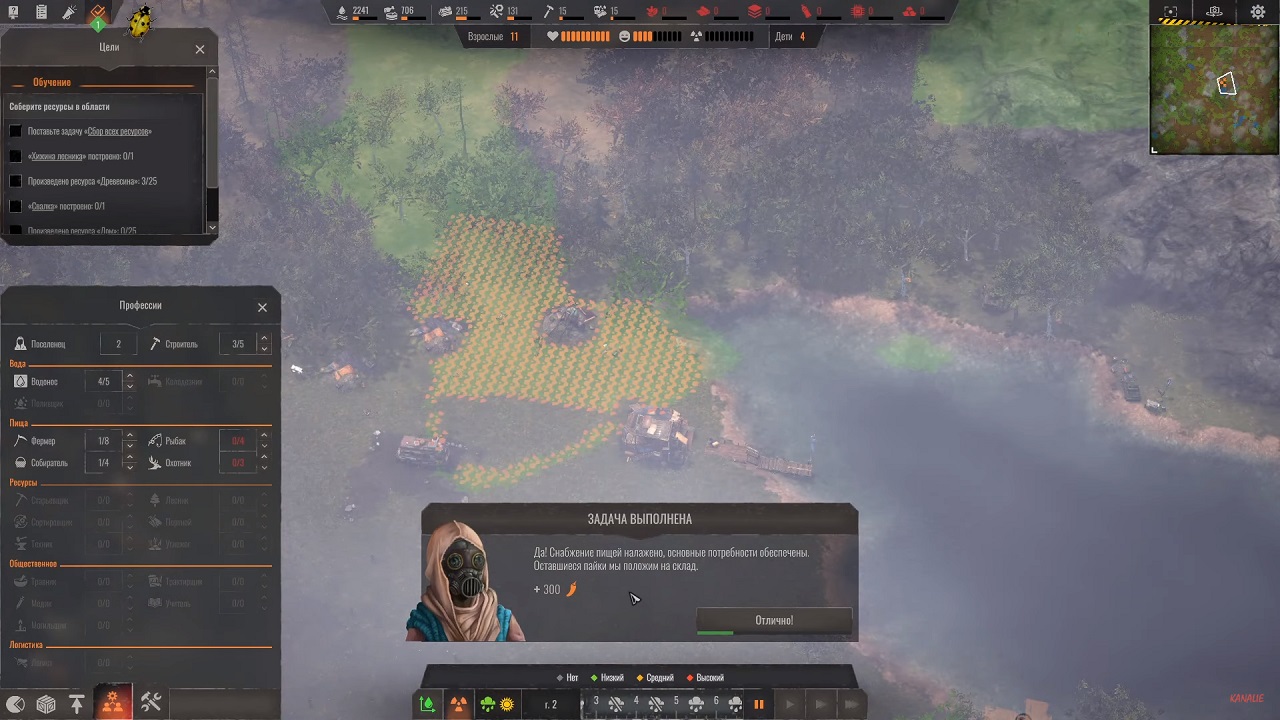Open the help question-mark icon
This screenshot has height=720, width=1280.
click(x=12, y=13)
